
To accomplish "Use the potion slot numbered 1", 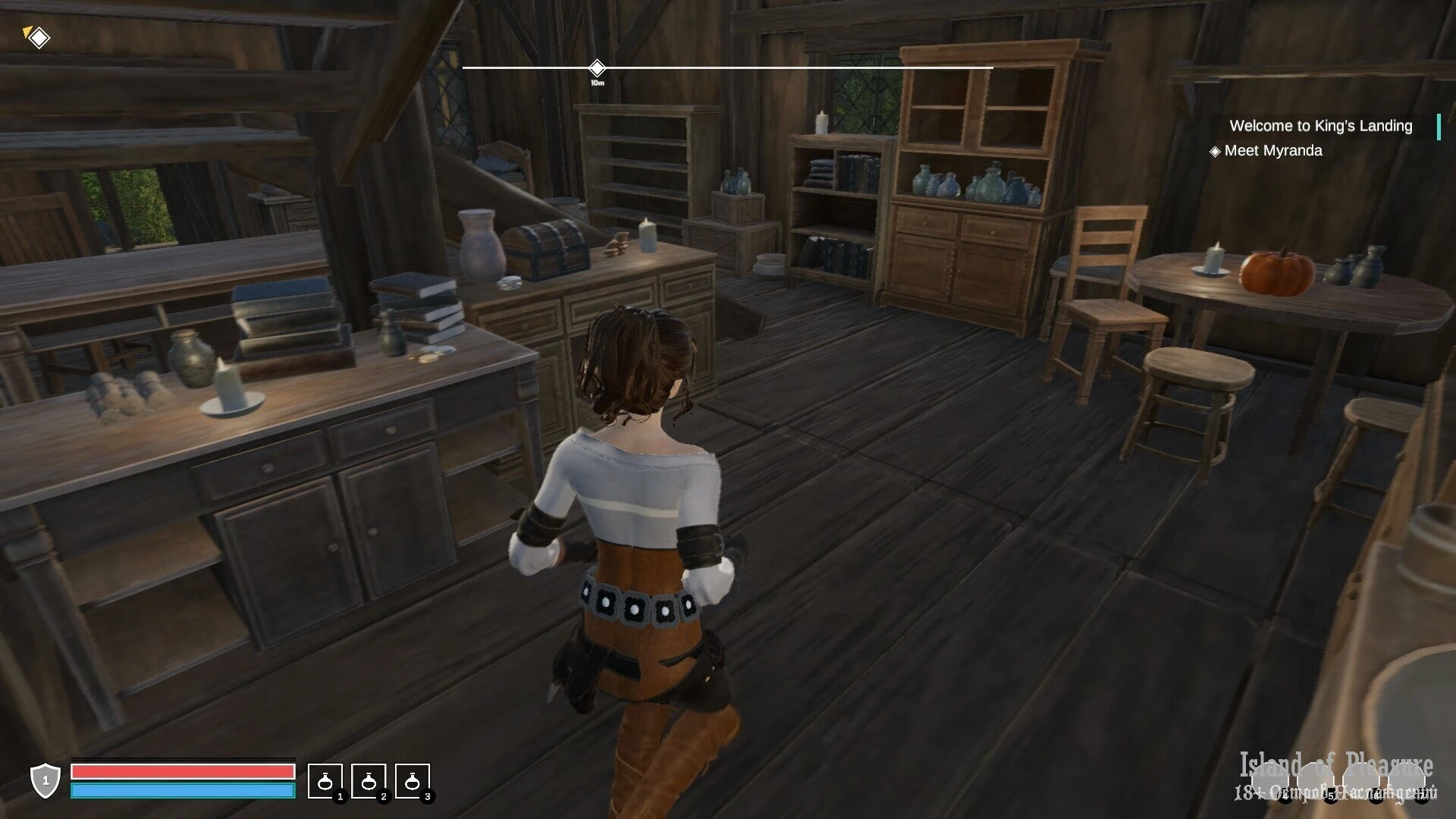I will 325,781.
